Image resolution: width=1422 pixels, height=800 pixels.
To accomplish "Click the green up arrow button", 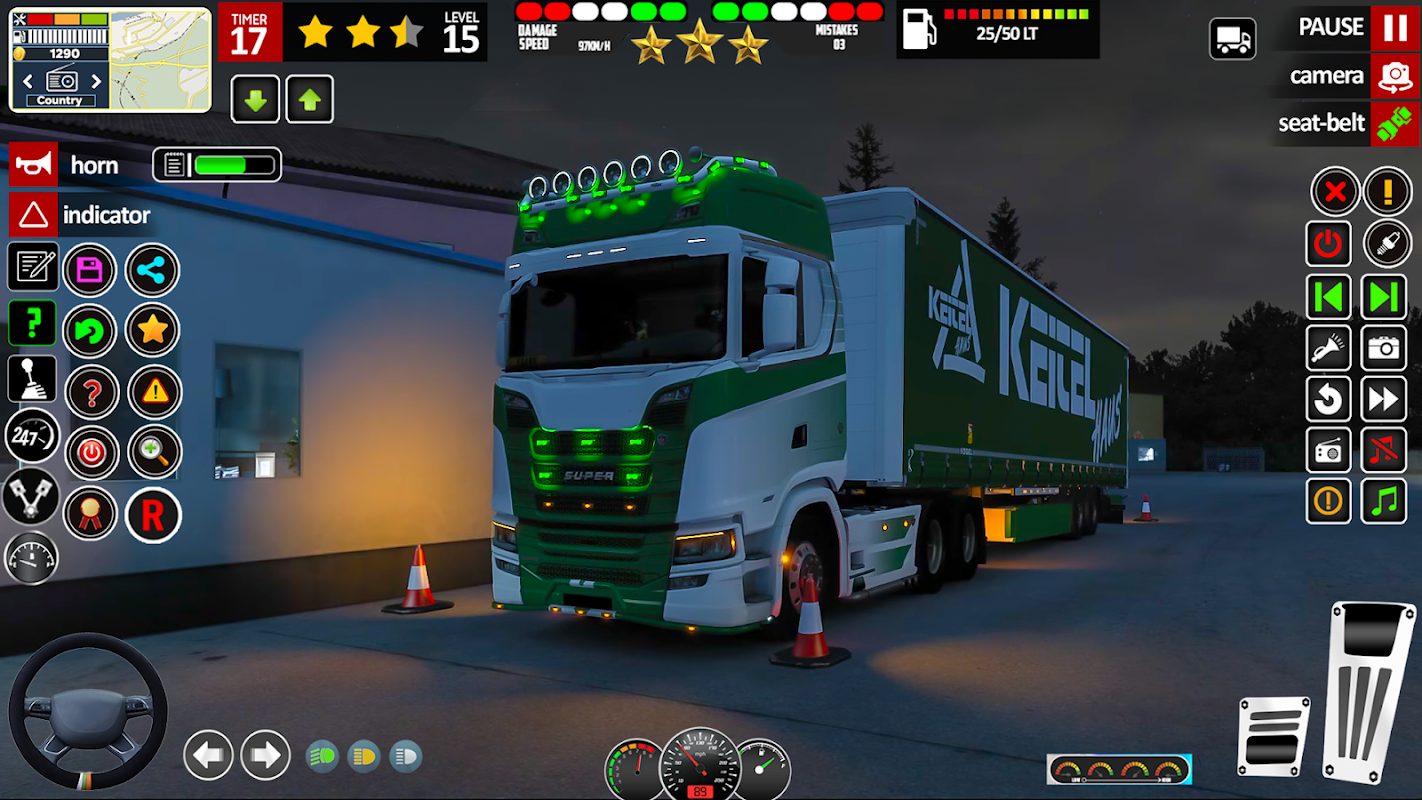I will pyautogui.click(x=310, y=99).
